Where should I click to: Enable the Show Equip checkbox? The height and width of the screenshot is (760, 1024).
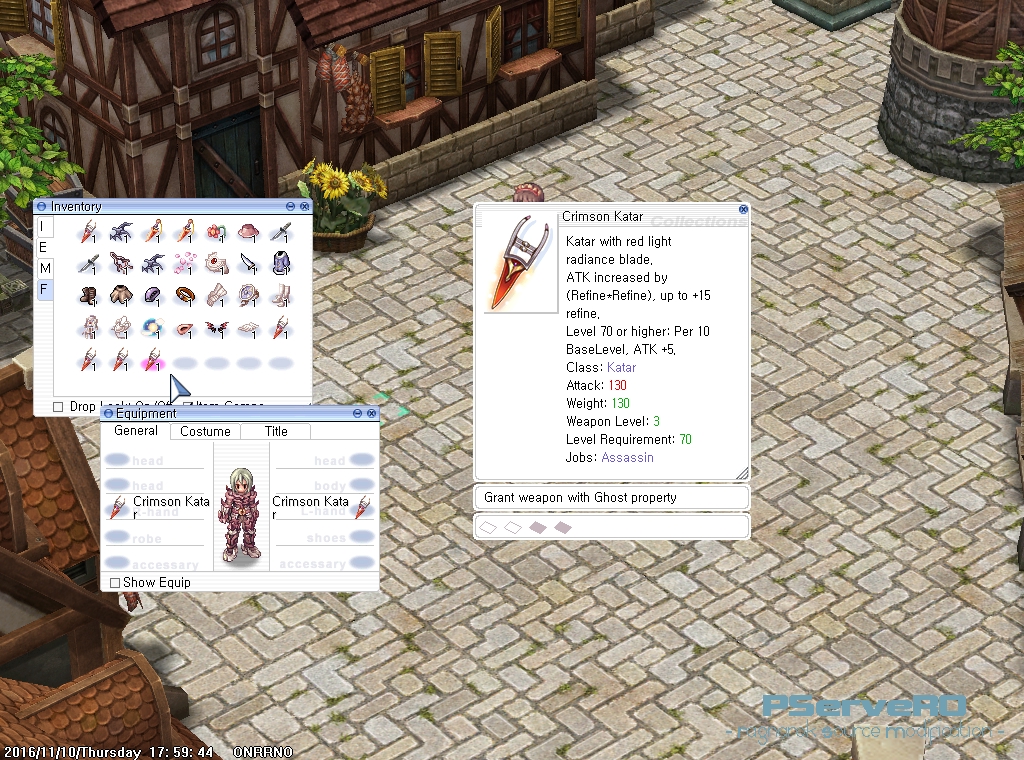pyautogui.click(x=115, y=582)
